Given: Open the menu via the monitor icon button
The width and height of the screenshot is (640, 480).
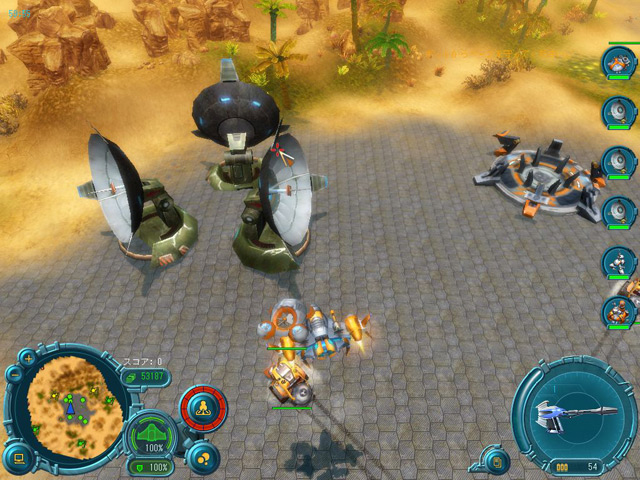Looking at the screenshot, I should click(x=19, y=459).
